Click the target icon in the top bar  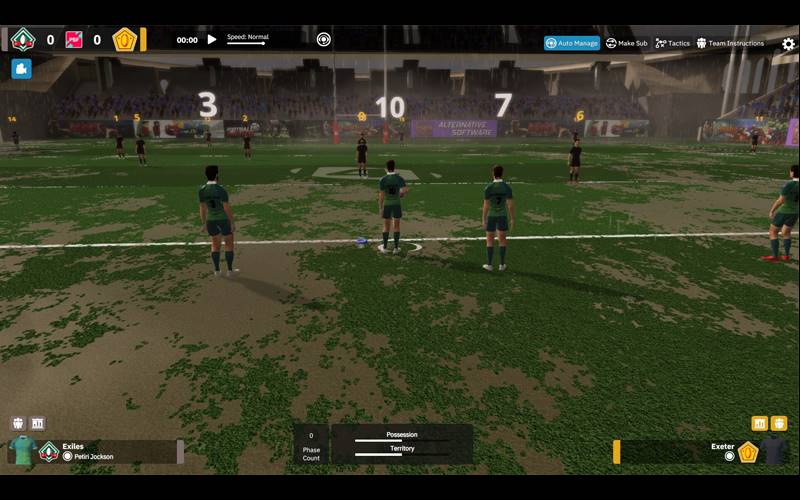click(324, 40)
